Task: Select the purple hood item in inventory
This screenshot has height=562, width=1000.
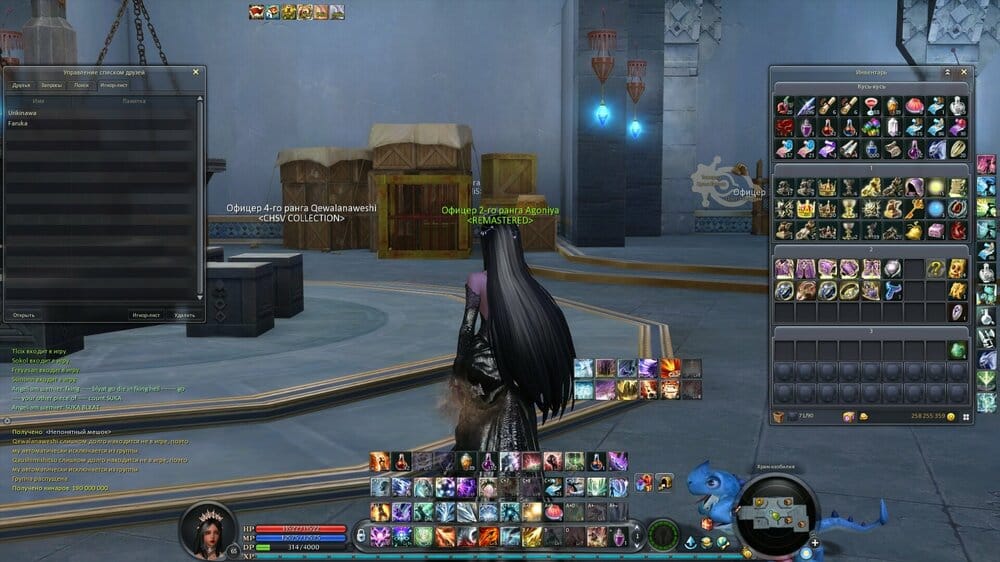Action: click(914, 187)
